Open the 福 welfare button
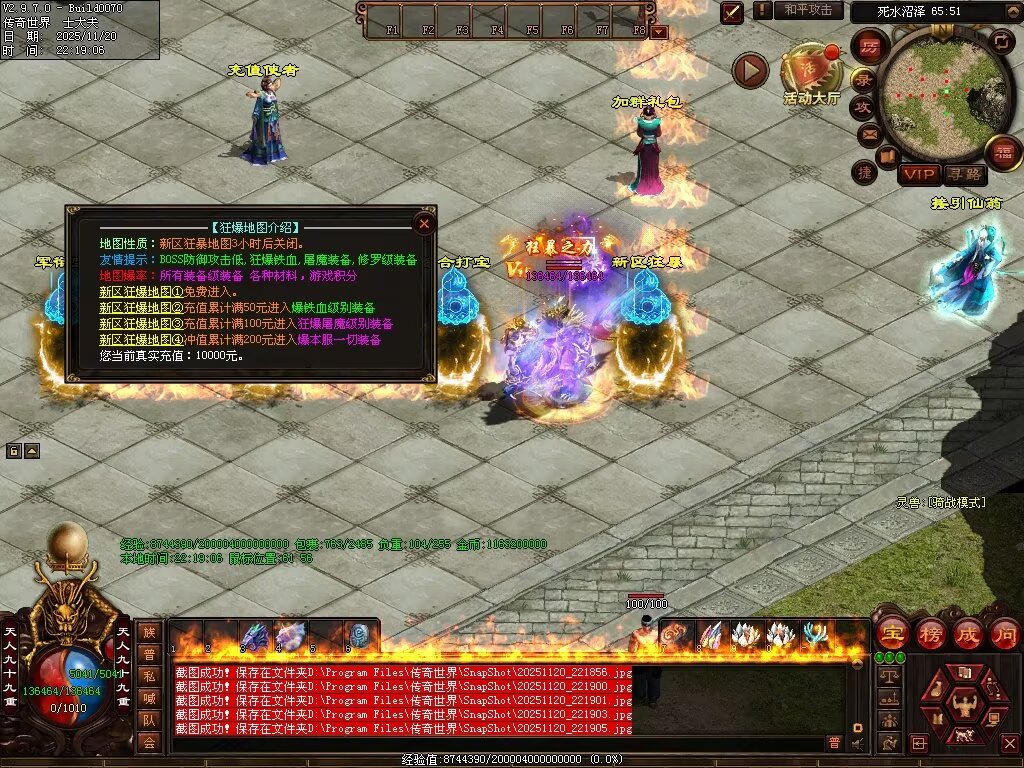 1003,153
